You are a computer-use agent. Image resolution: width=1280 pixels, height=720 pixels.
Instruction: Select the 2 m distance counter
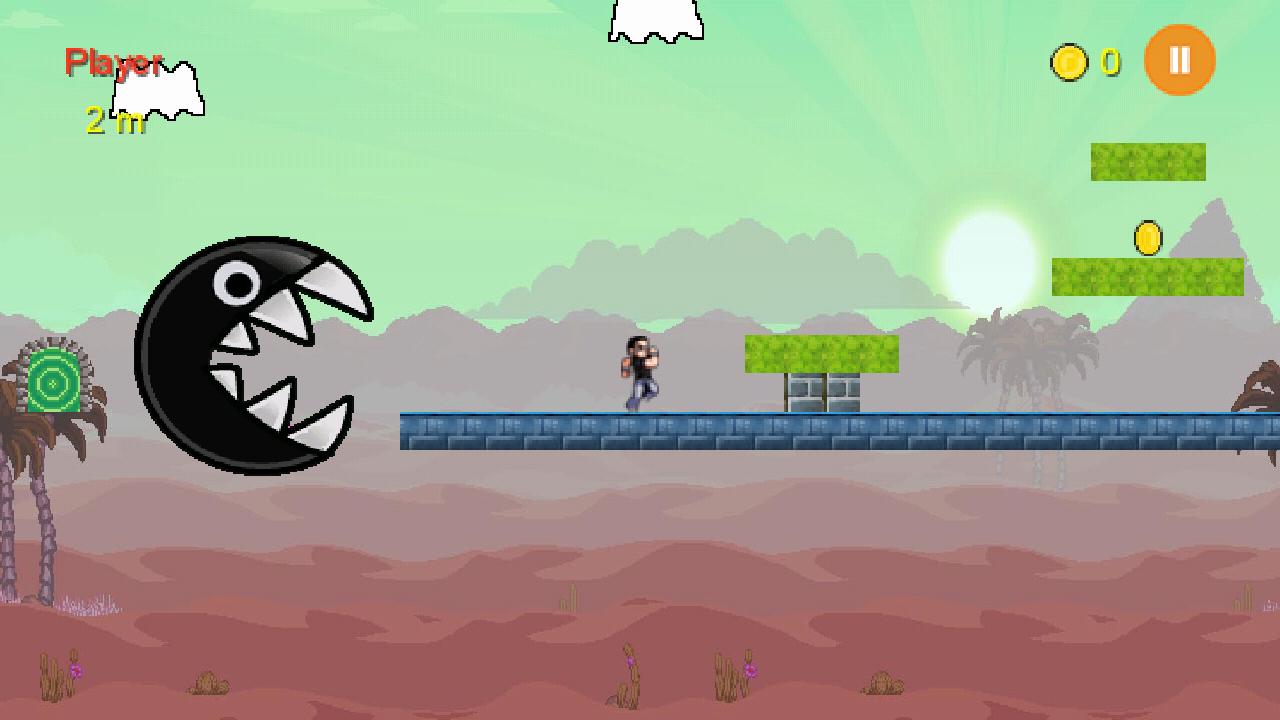point(110,122)
